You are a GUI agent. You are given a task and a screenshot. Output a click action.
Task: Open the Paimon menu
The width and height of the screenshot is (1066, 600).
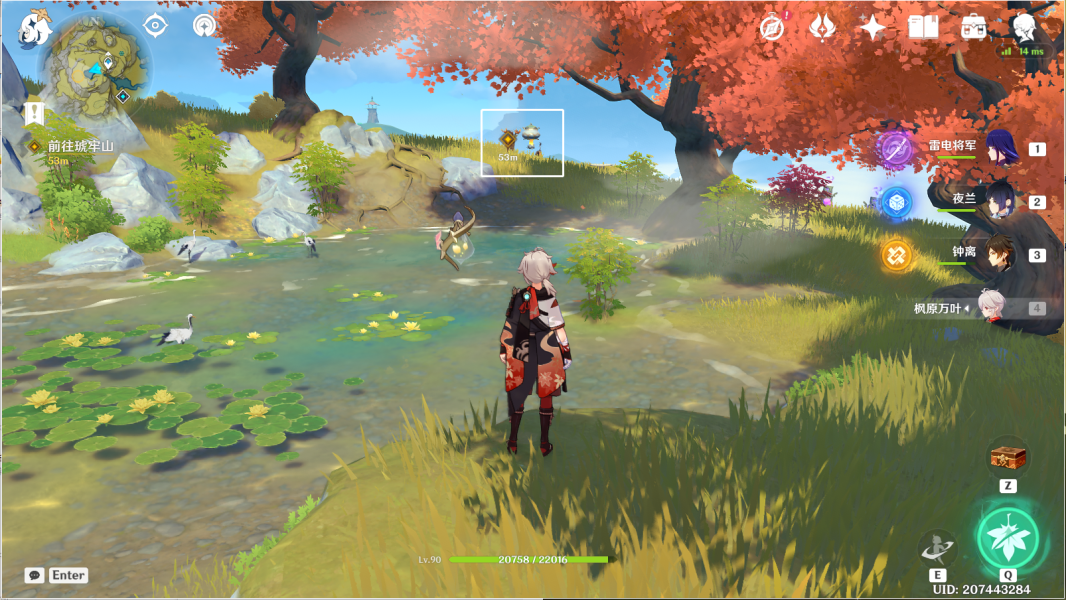pyautogui.click(x=35, y=29)
